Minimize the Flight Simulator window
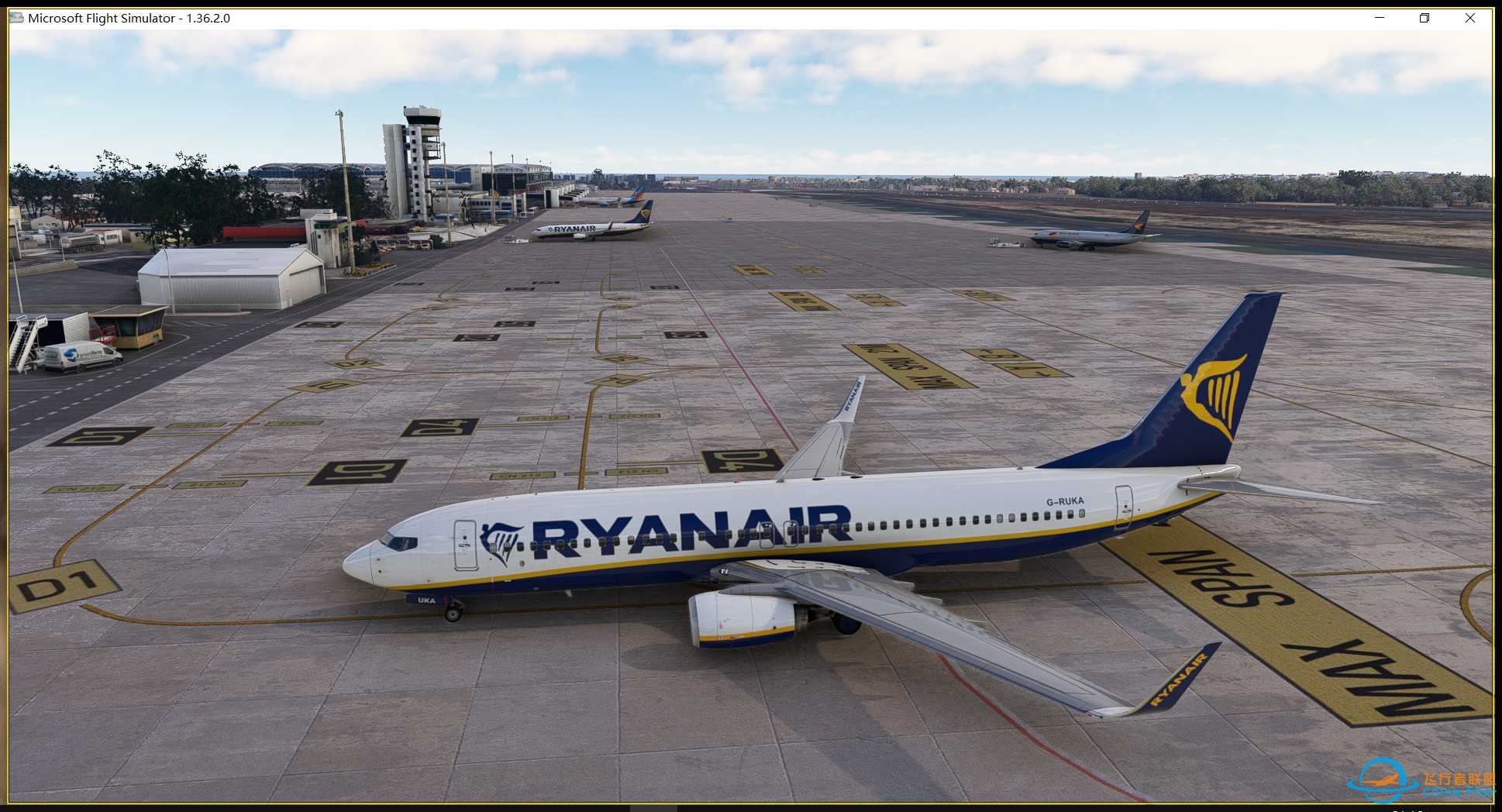This screenshot has height=812, width=1502. tap(1378, 17)
